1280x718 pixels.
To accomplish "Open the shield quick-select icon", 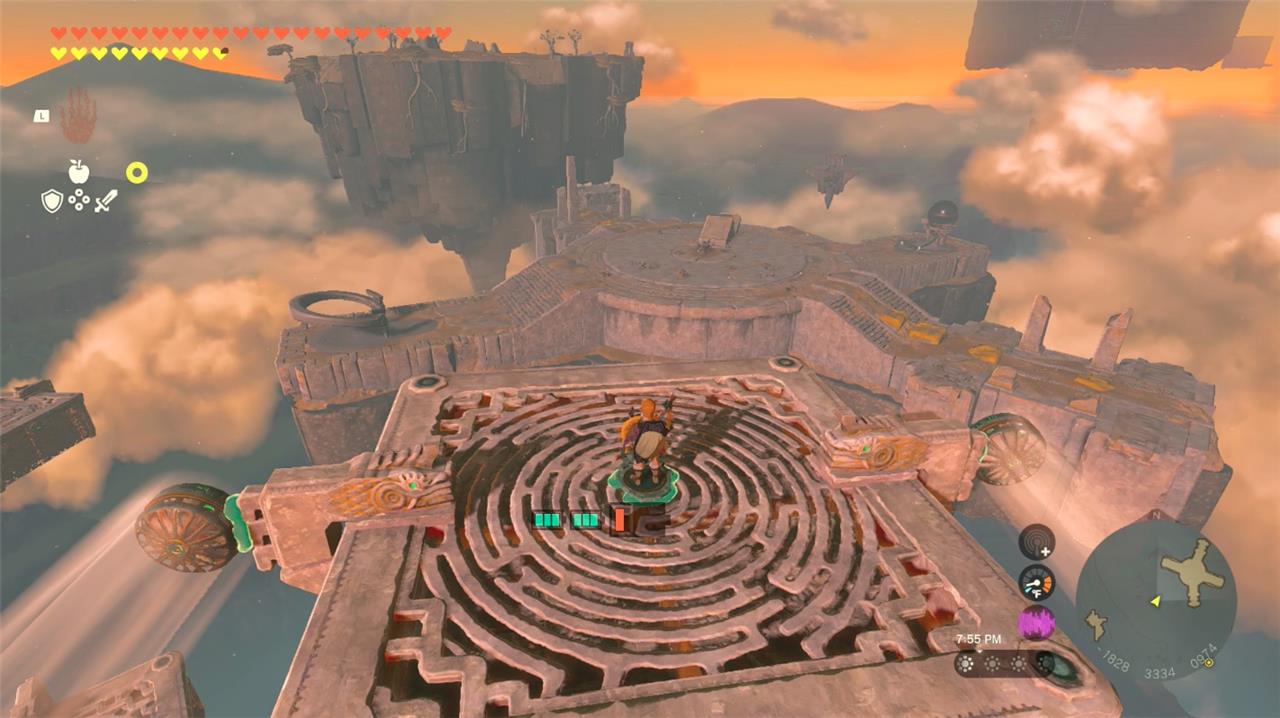I will 52,201.
